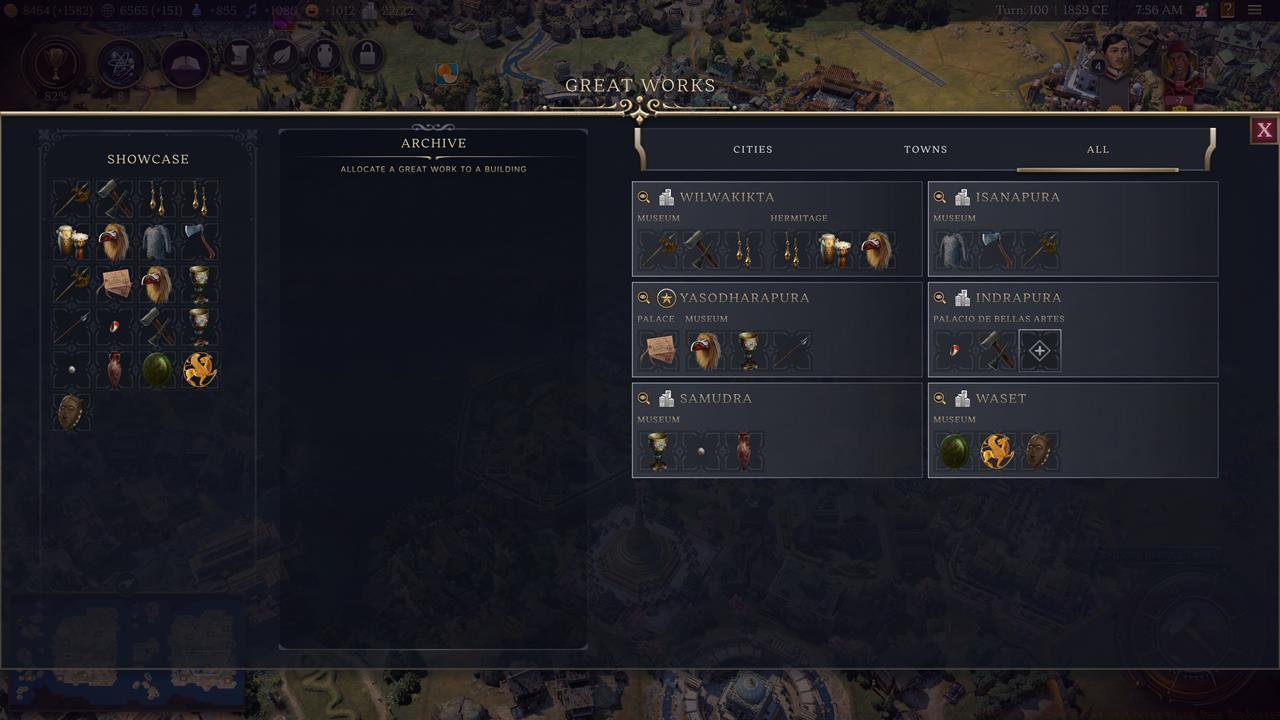Click the leaf icon in the top toolbar

tap(280, 55)
